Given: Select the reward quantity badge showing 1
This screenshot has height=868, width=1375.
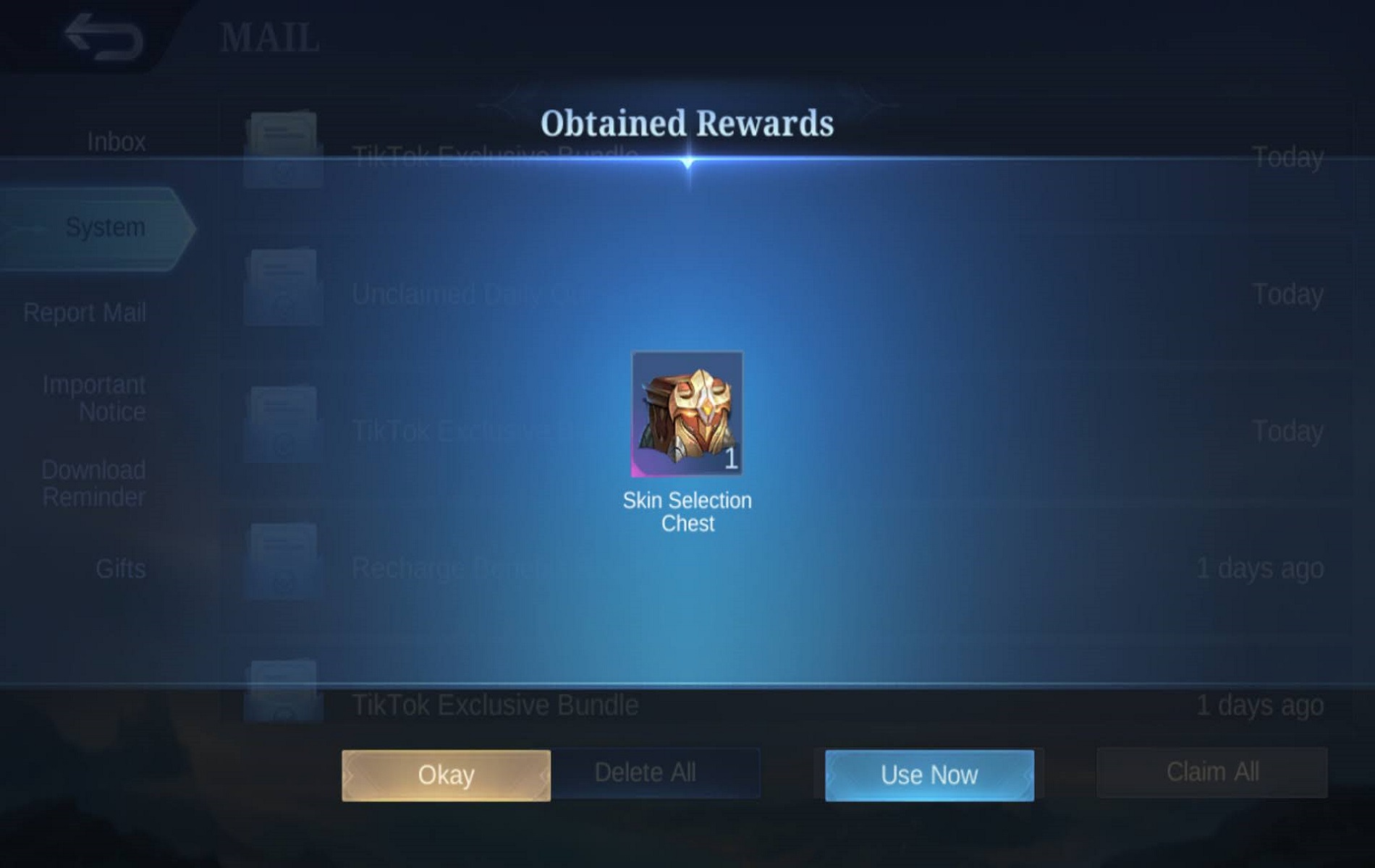Looking at the screenshot, I should point(731,458).
